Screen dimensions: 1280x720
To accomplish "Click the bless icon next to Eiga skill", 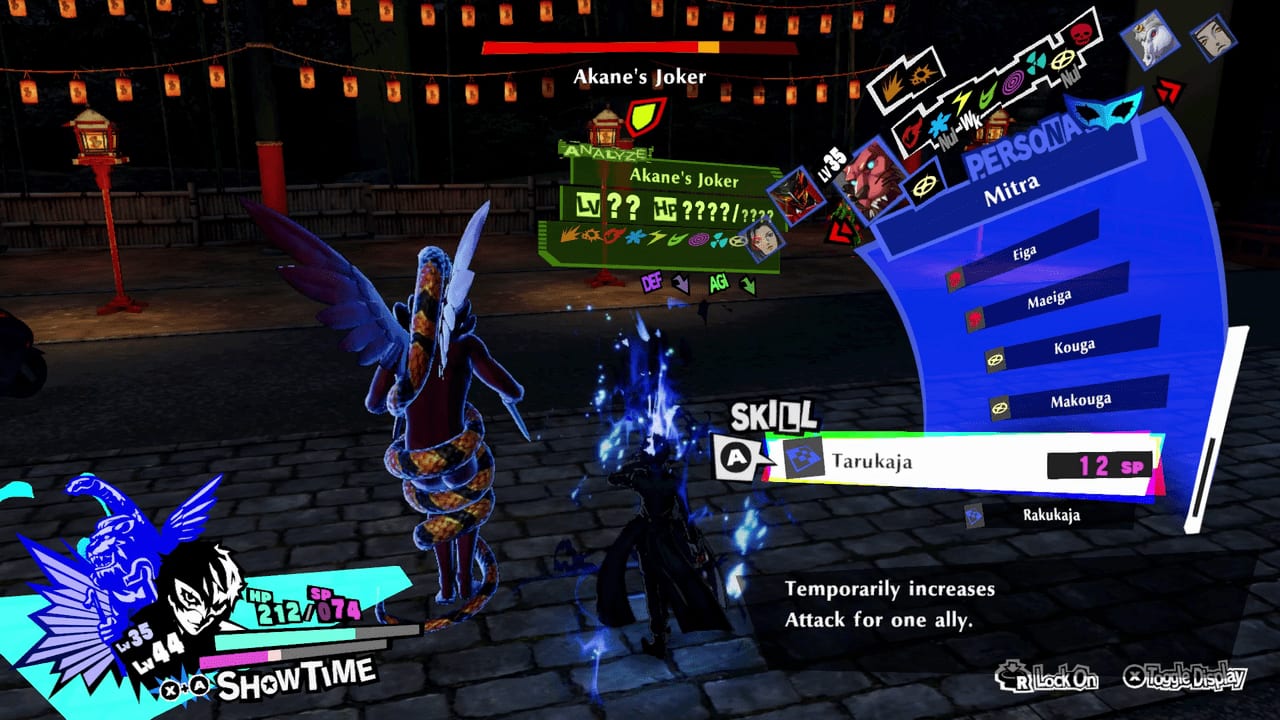I will pos(955,280).
